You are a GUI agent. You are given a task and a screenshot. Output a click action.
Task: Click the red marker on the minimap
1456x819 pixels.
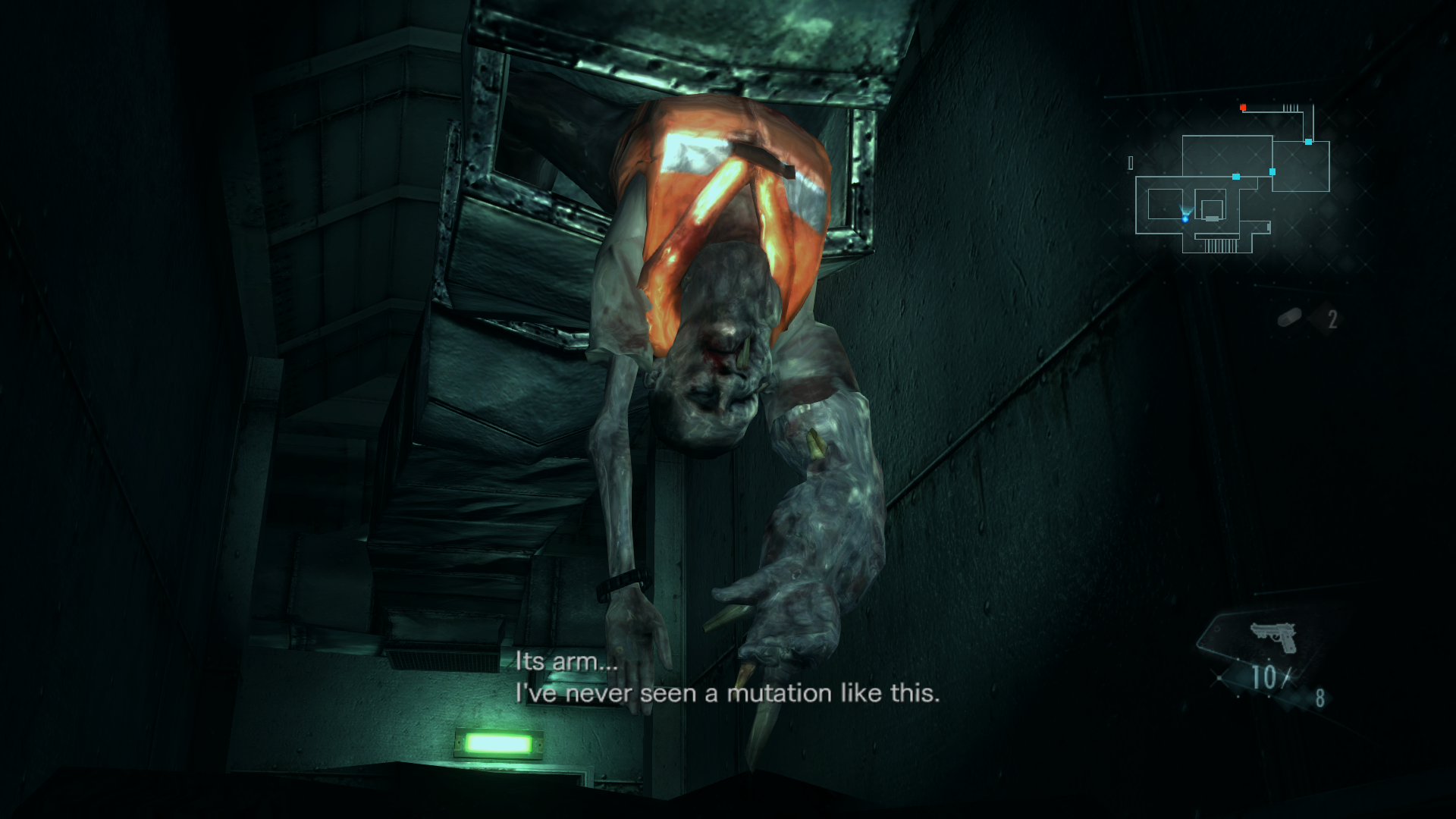pyautogui.click(x=1243, y=108)
